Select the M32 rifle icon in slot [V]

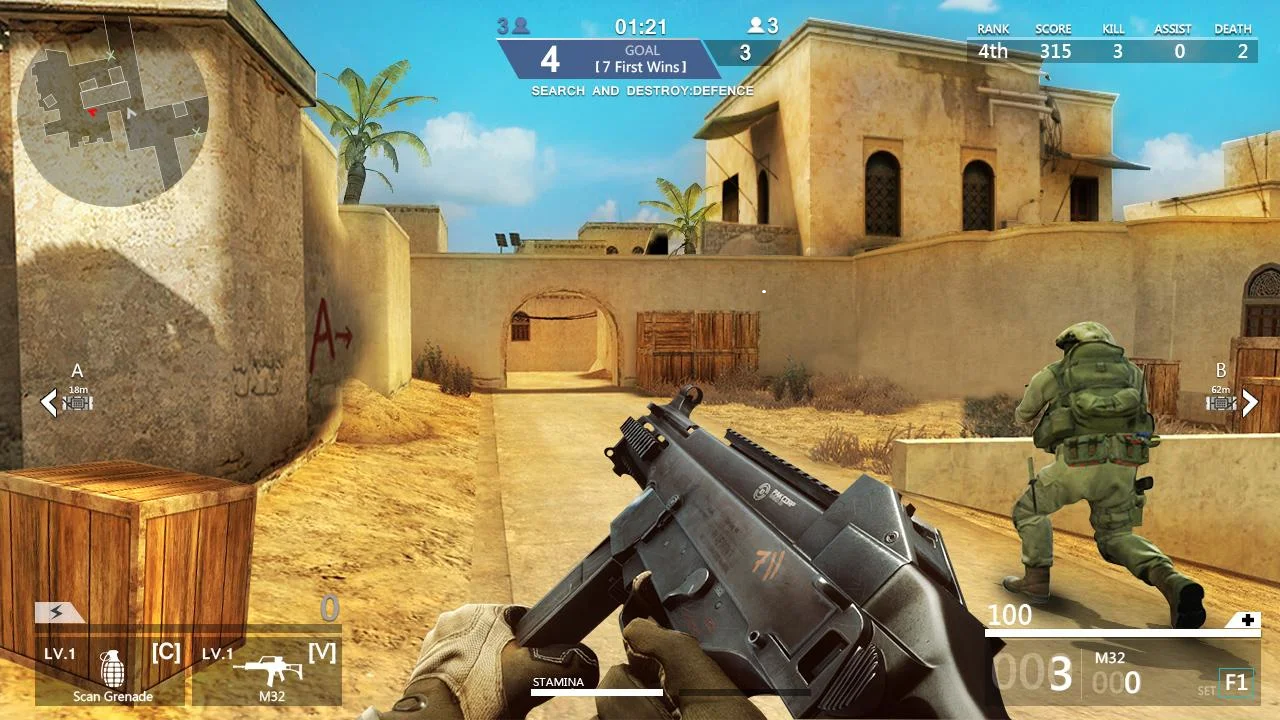268,664
